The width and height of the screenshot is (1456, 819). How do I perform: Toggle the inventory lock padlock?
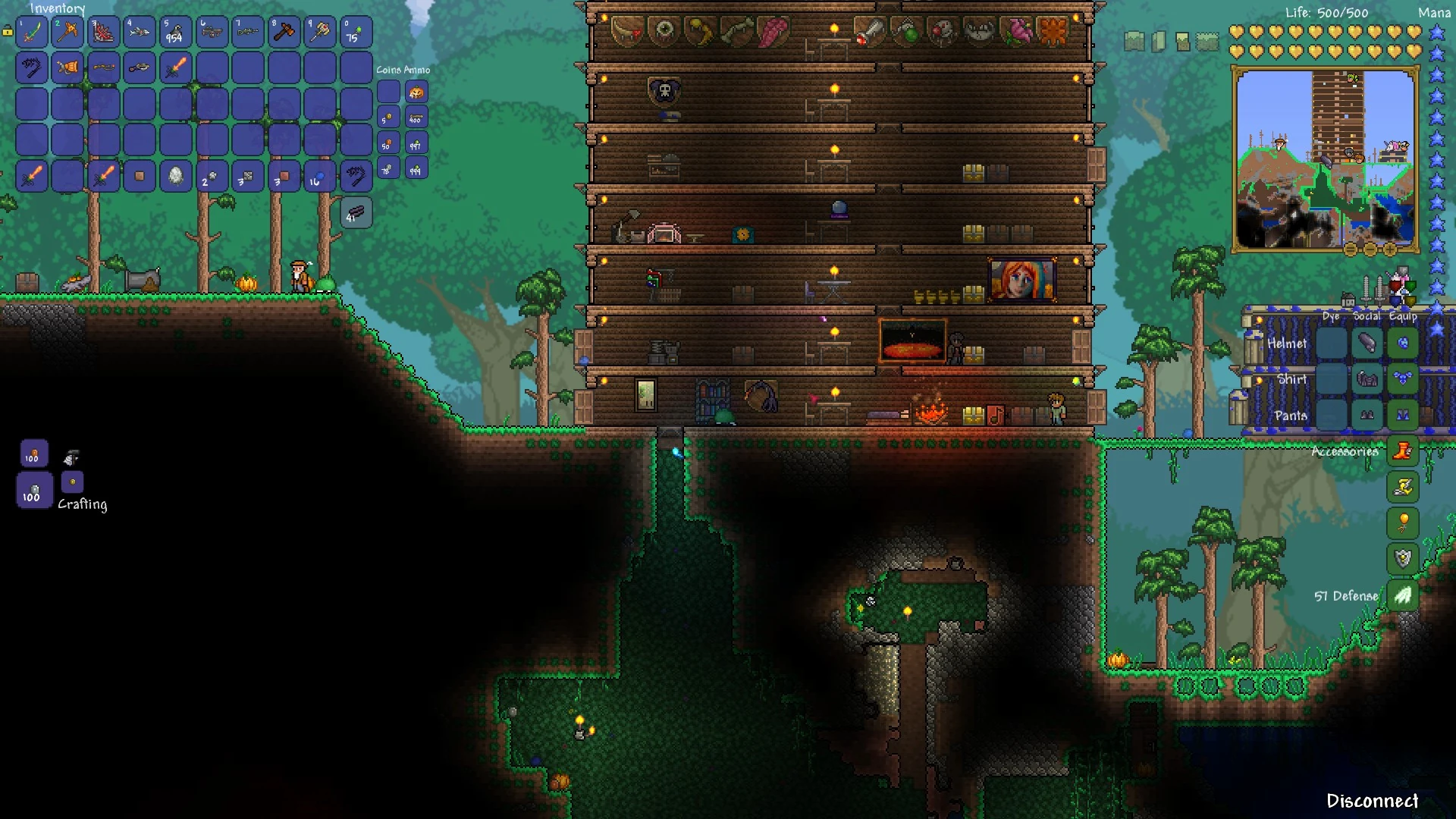click(7, 32)
